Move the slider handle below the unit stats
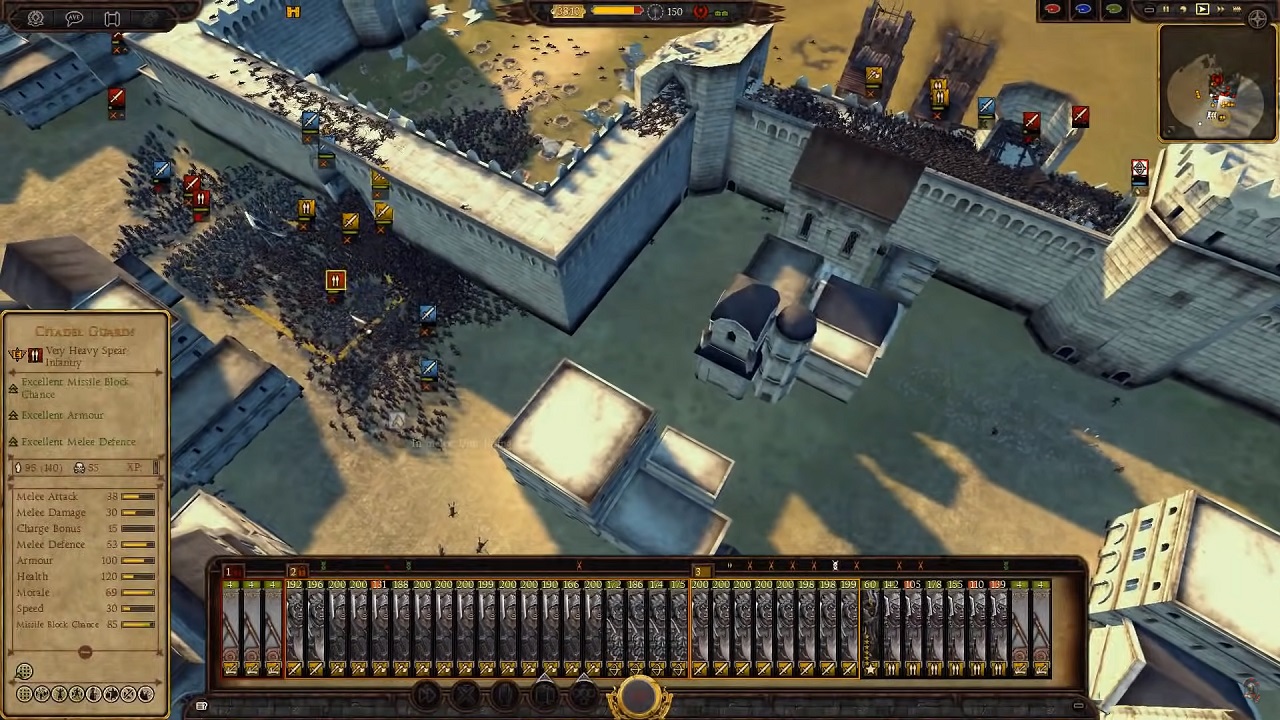Screen dimensions: 1280x720 [85, 652]
